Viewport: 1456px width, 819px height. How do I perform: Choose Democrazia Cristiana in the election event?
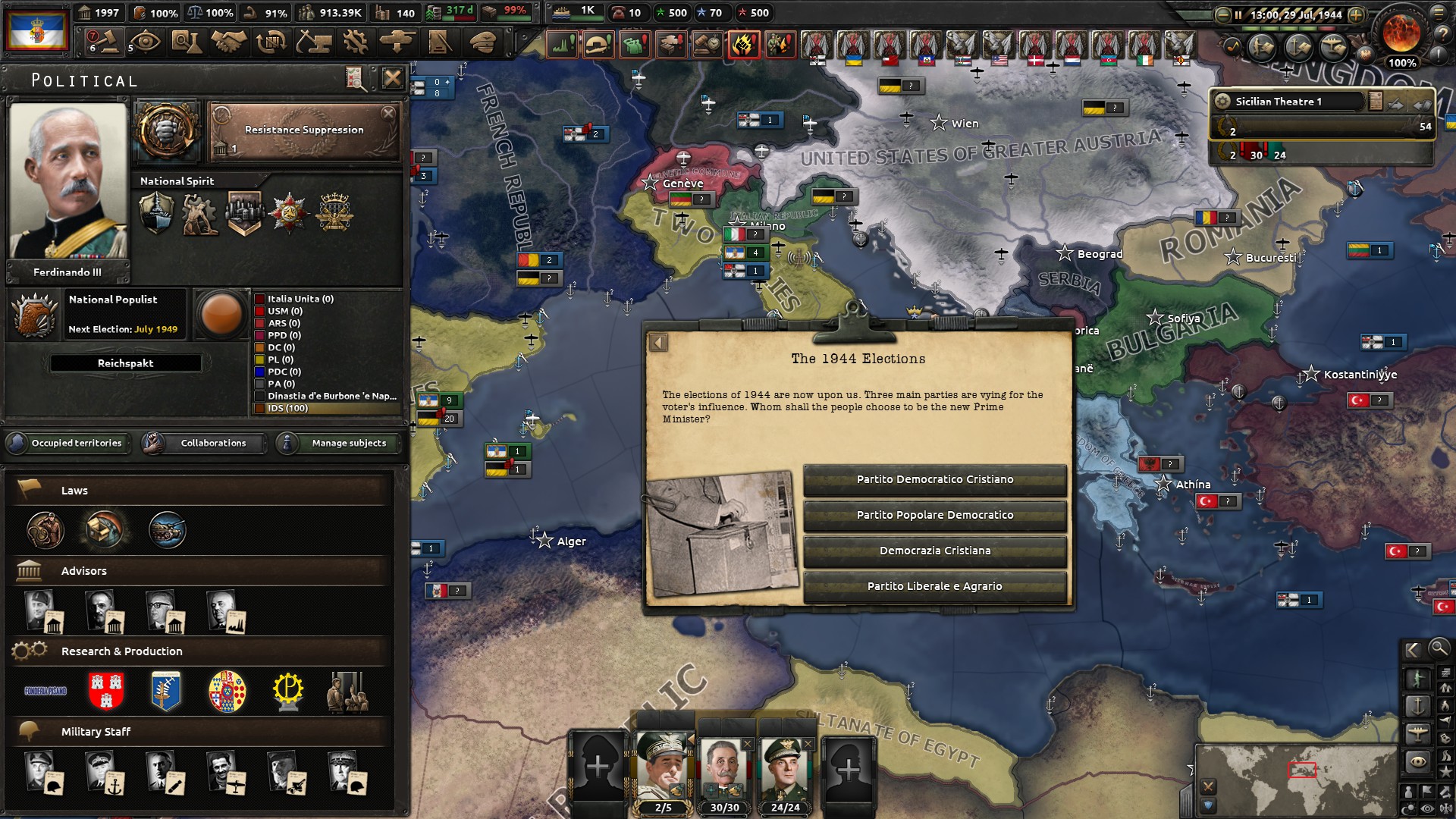click(x=935, y=550)
